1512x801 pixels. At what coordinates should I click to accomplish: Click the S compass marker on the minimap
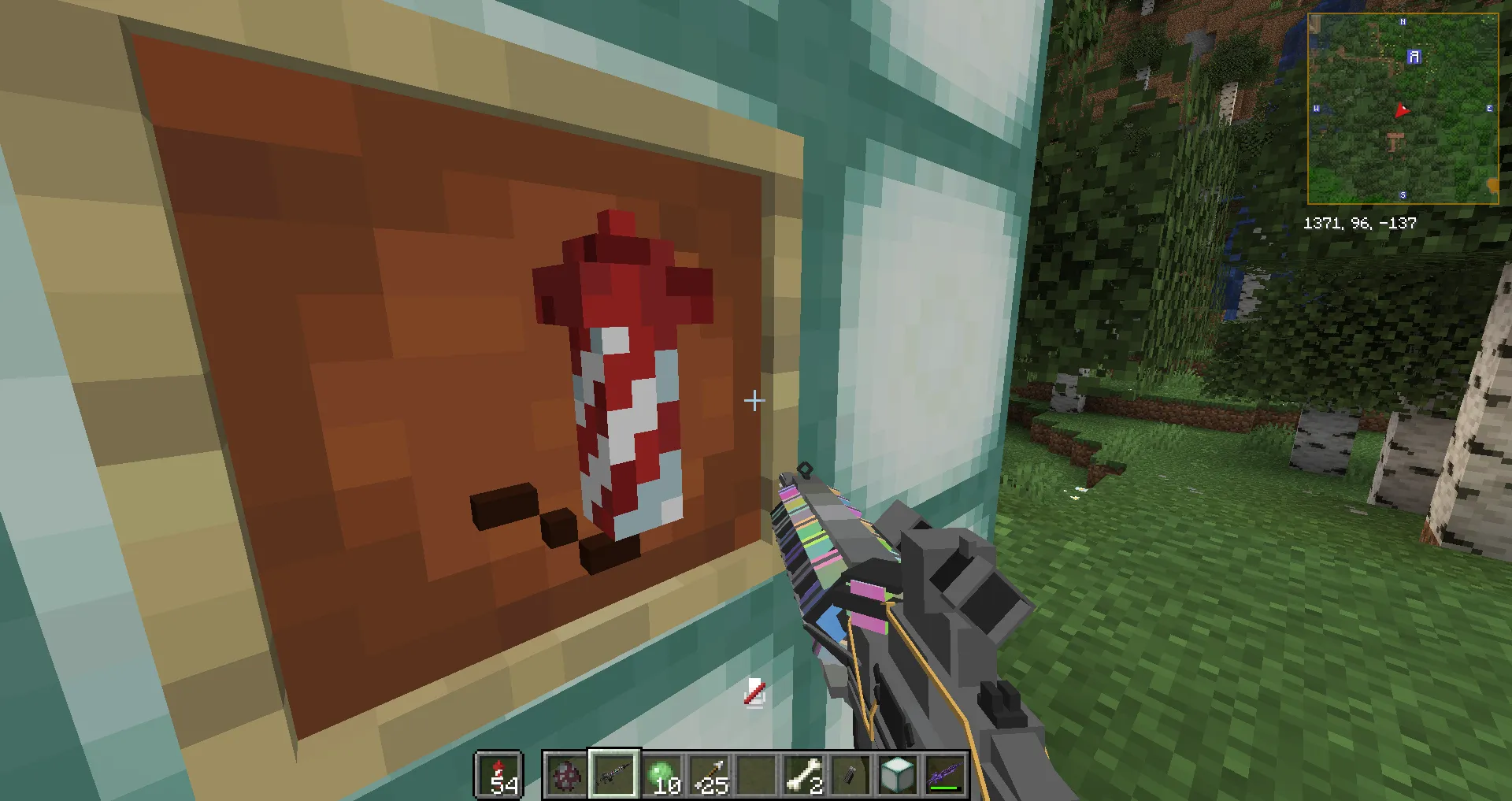(1403, 195)
